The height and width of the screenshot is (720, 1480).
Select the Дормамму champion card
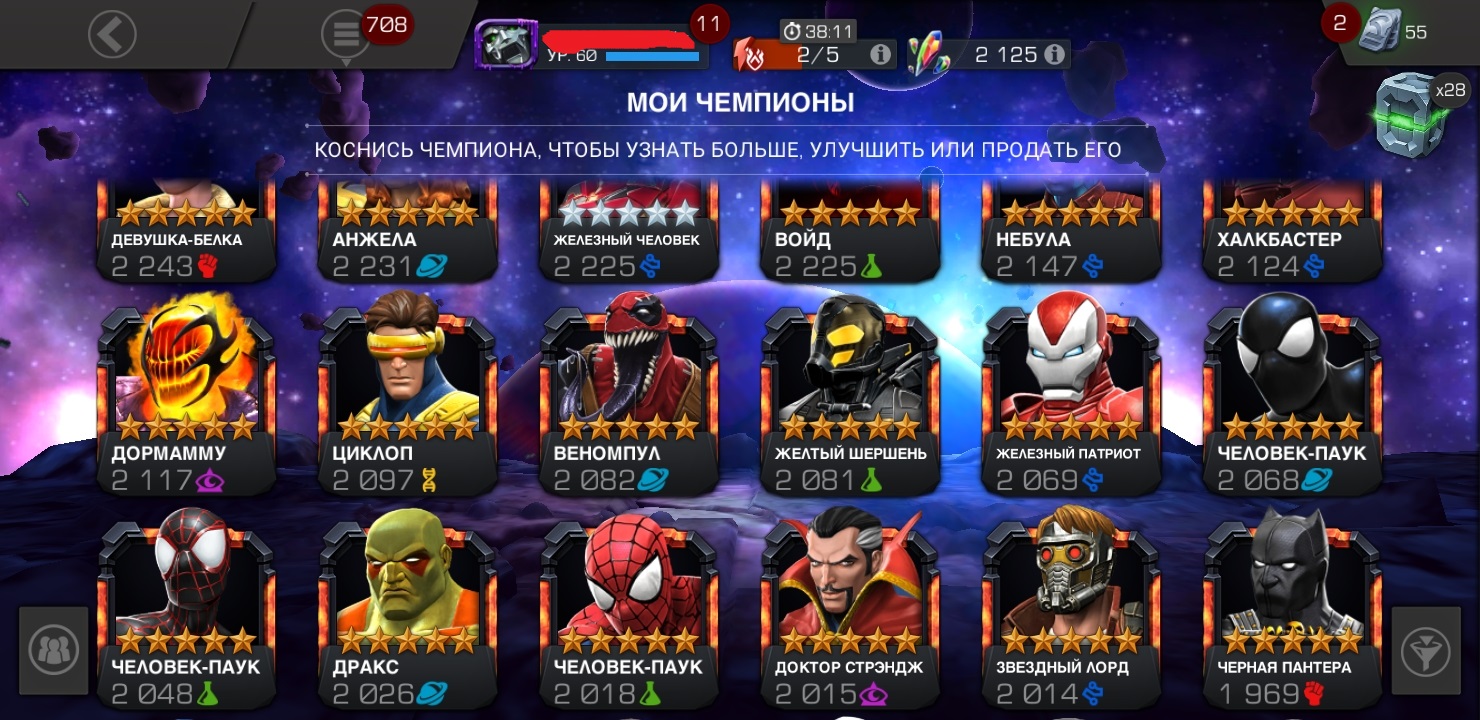click(x=186, y=395)
